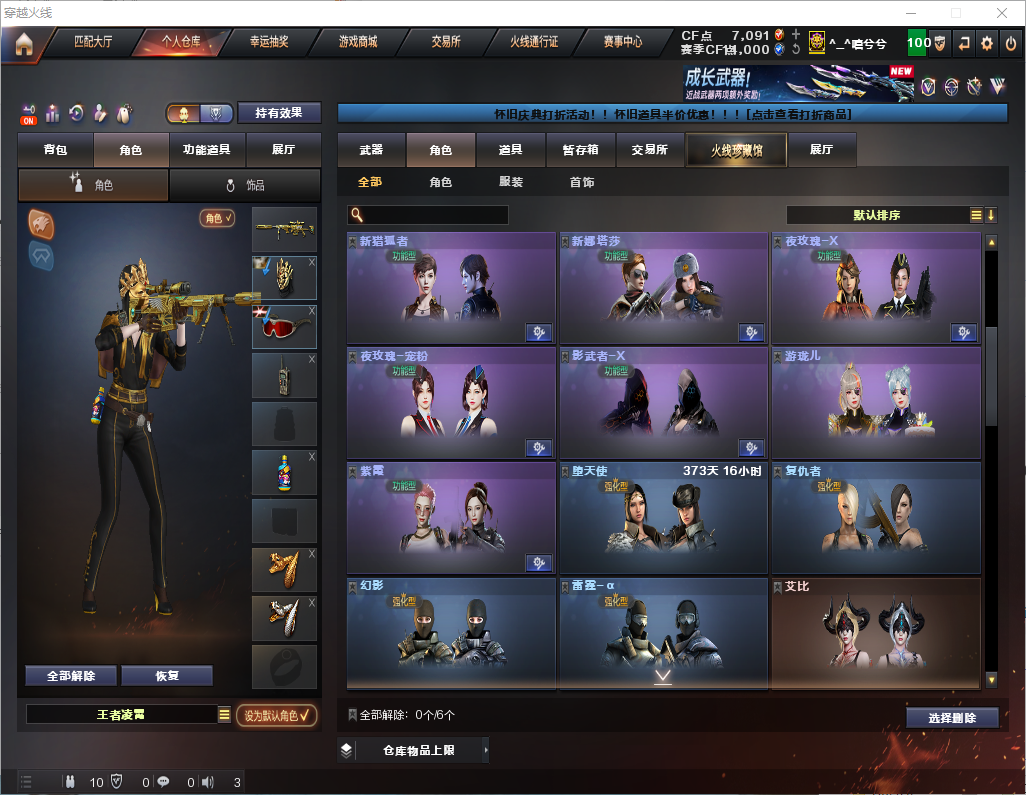The height and width of the screenshot is (795, 1026).
Task: Click the 恢复 restore button
Action: click(167, 676)
